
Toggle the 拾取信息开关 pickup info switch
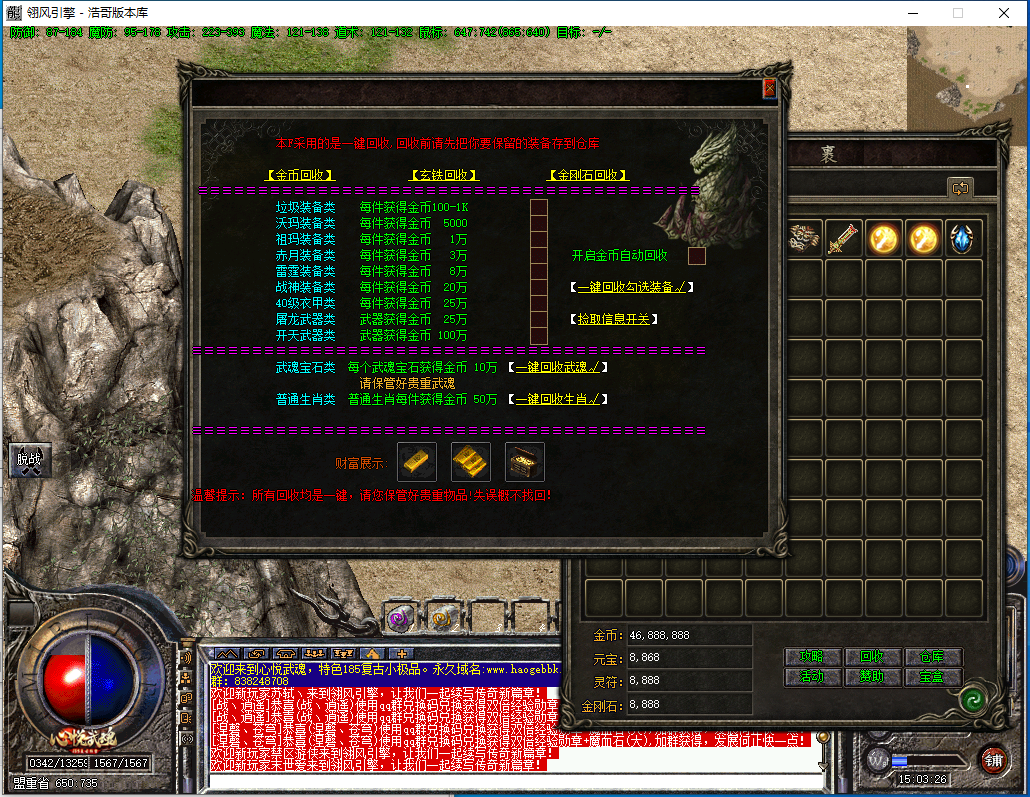(x=614, y=319)
